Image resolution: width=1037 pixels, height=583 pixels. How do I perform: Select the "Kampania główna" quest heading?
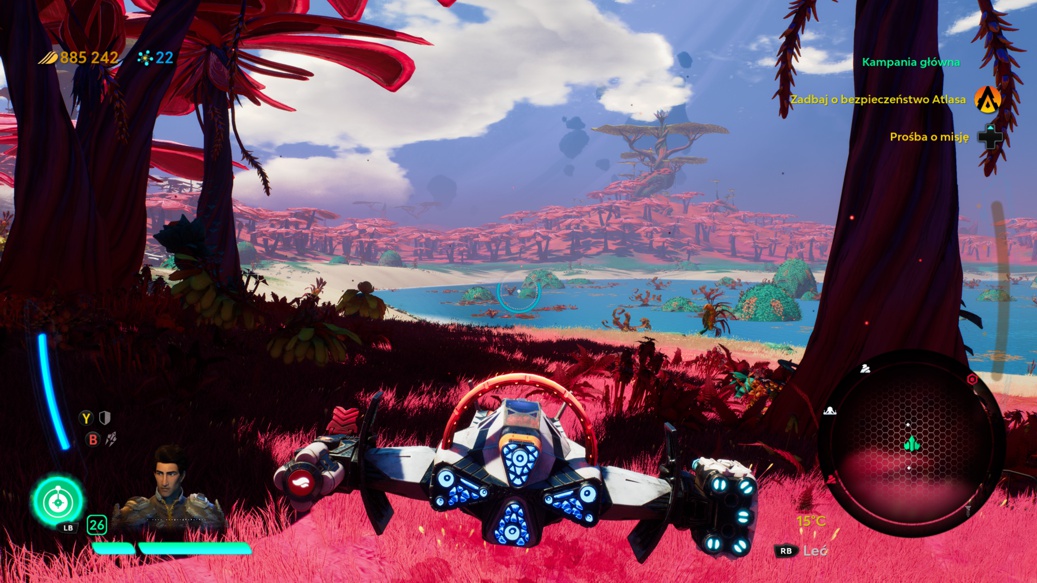[x=910, y=62]
